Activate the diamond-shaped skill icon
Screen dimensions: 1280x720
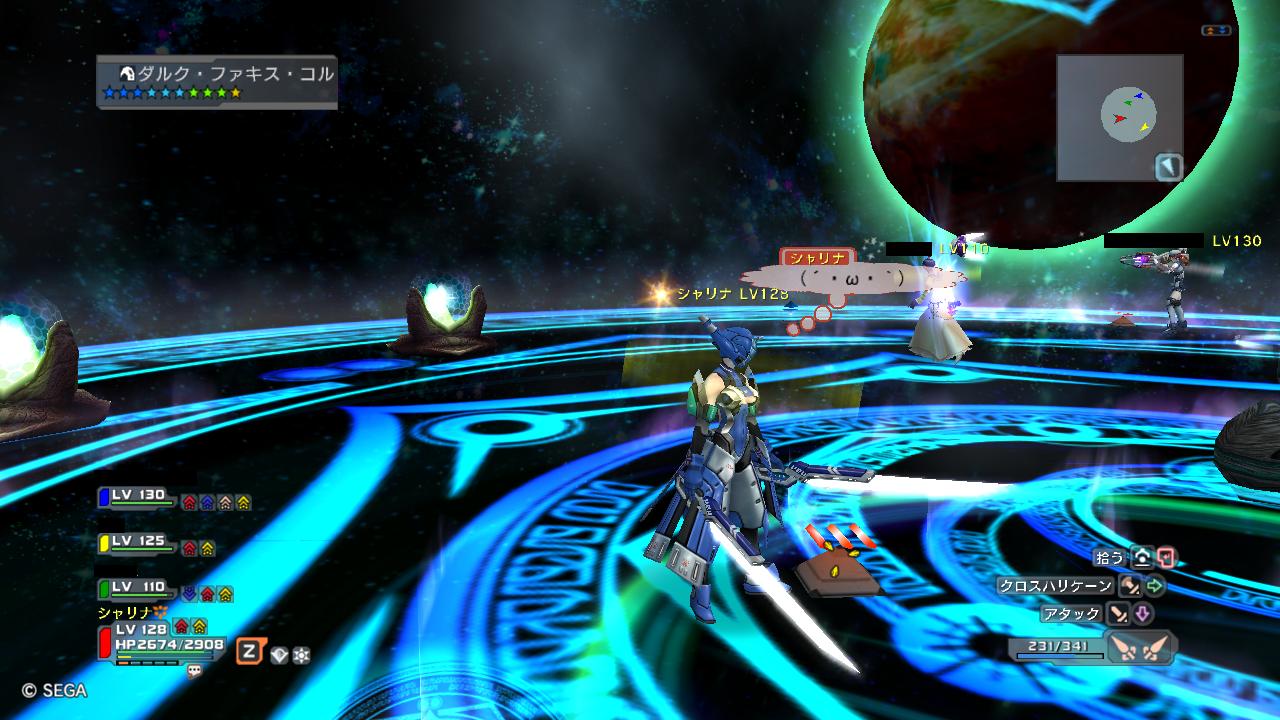[279, 655]
